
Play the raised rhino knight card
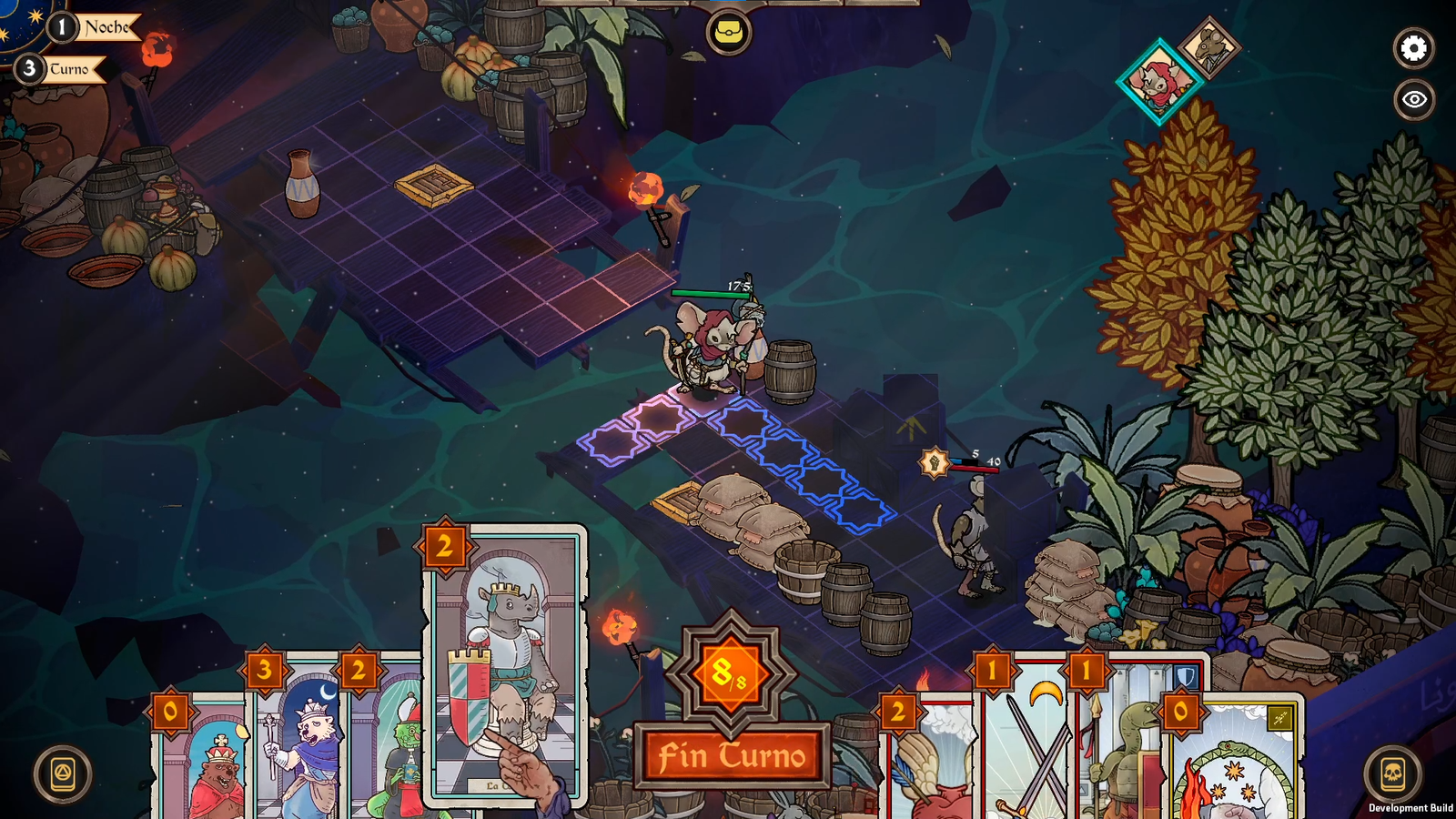(505, 664)
